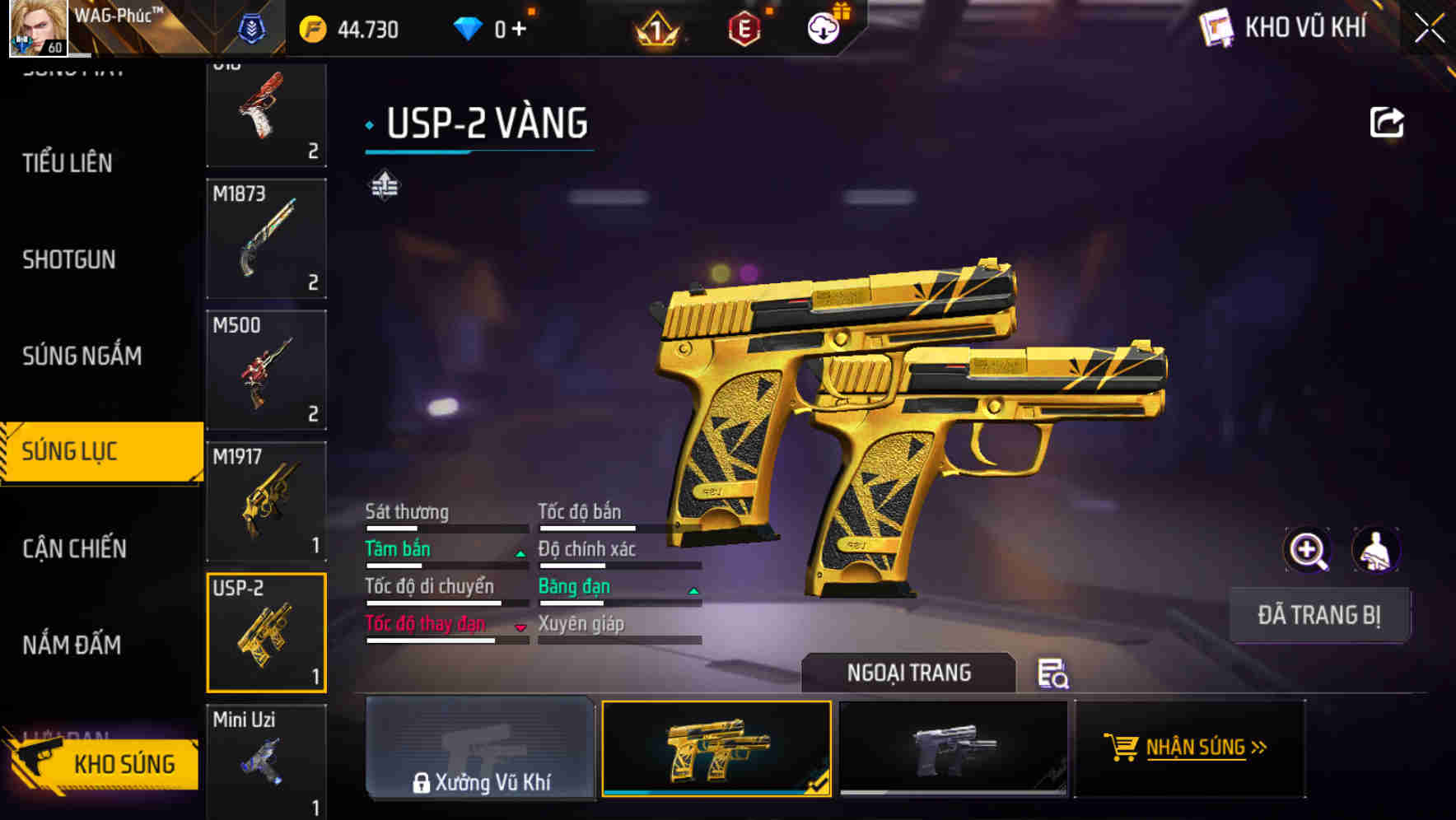Expand the Băng đạn stat indicator arrow

[x=693, y=590]
